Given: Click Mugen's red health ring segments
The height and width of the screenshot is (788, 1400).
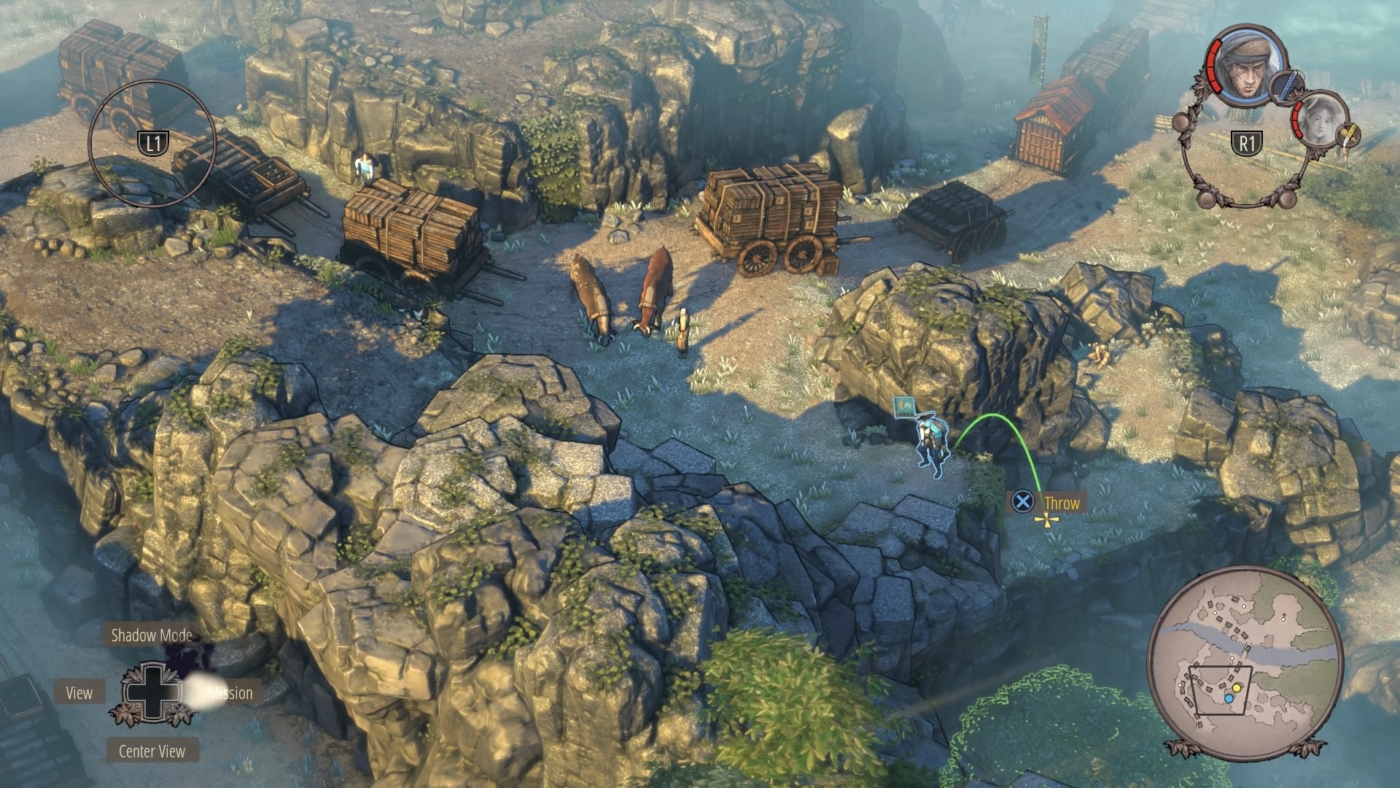Looking at the screenshot, I should click(1215, 66).
